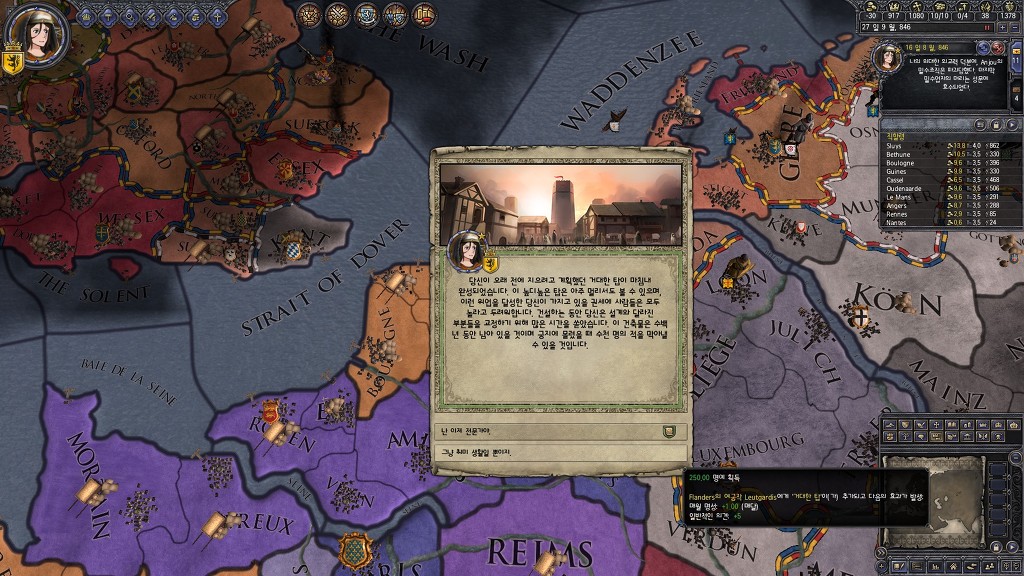Open the ruler portrait in the corner

coord(37,35)
